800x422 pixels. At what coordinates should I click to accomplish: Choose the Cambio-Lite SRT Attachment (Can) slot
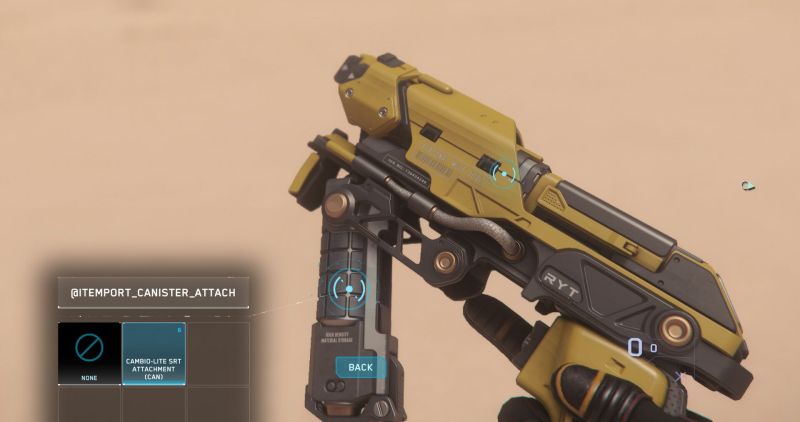click(153, 353)
